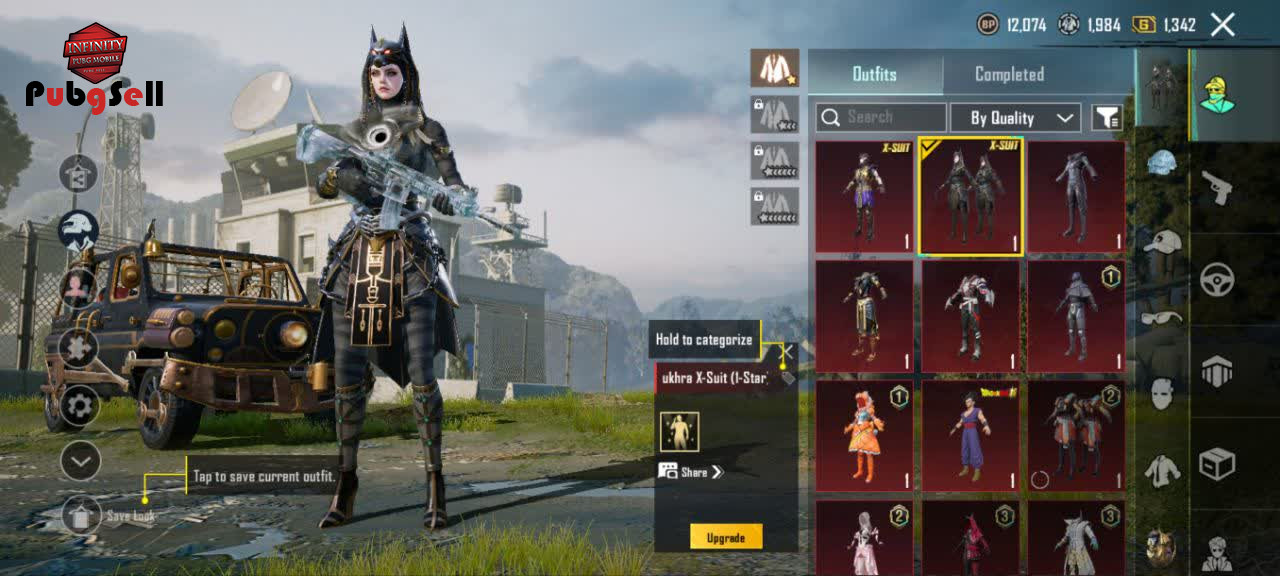
Task: Open the By Quality sort dropdown
Action: click(x=1015, y=118)
